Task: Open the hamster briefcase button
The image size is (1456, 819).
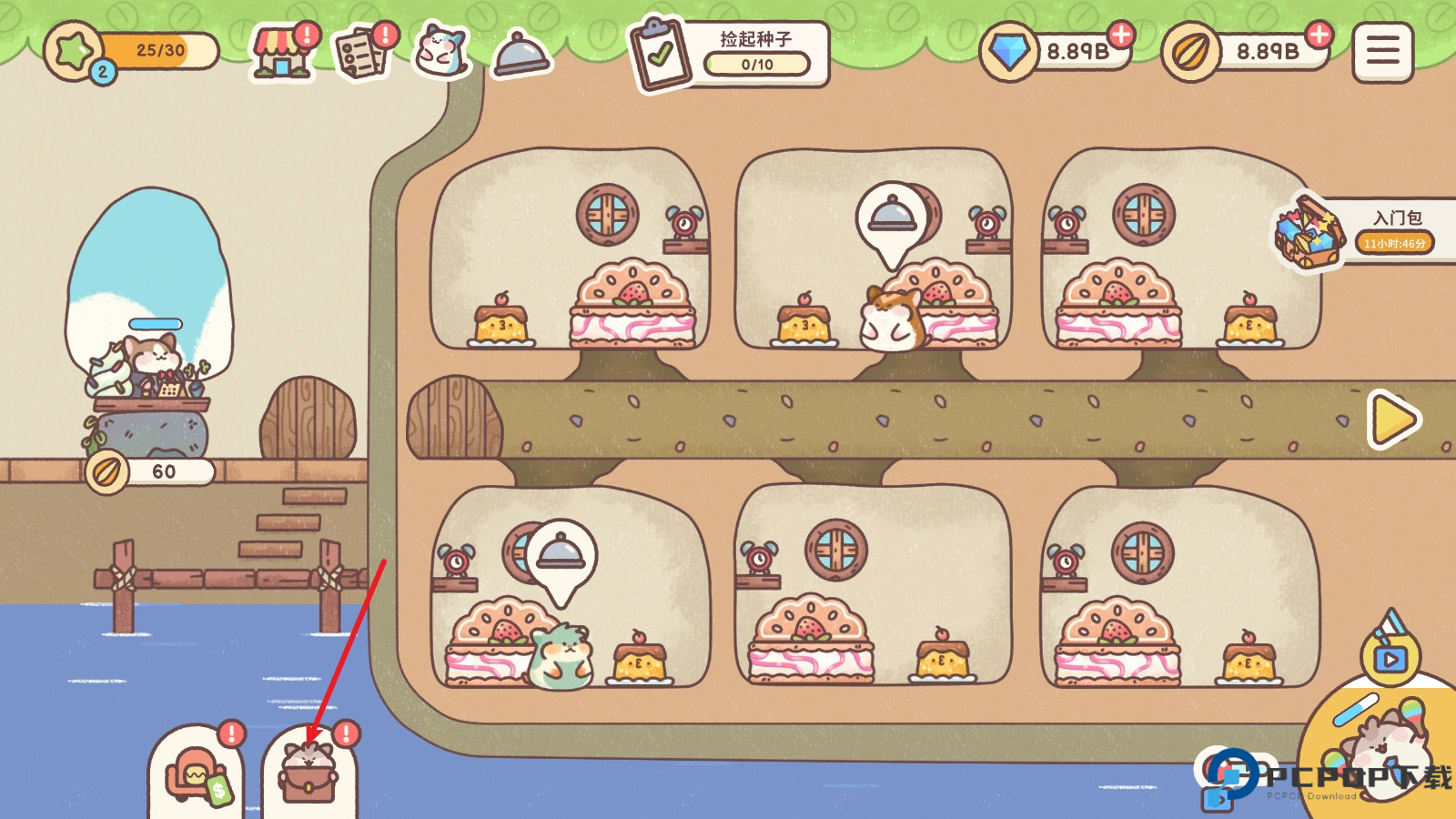Action: point(308,773)
